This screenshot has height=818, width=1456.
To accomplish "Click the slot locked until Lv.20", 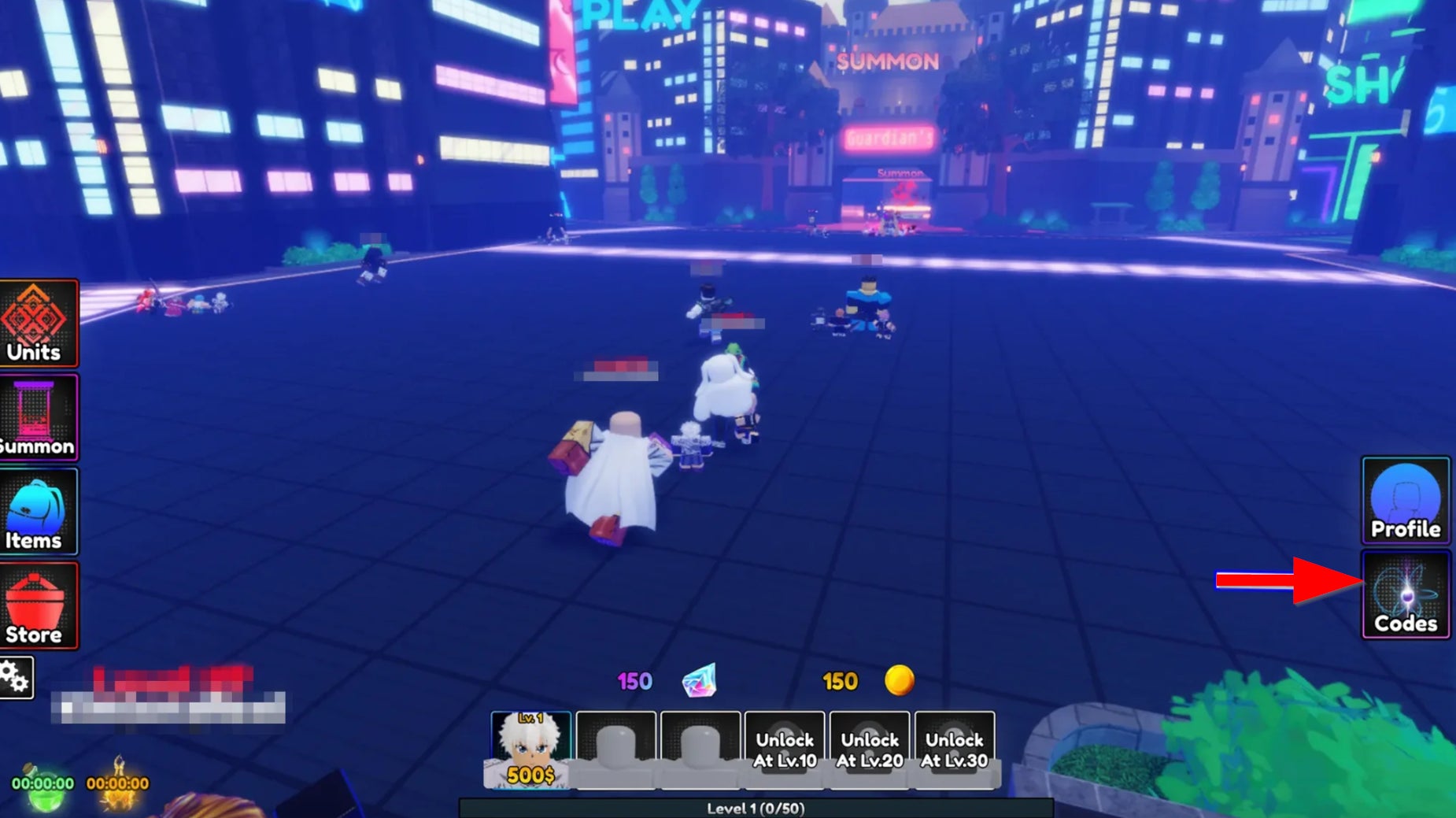I will pos(870,750).
